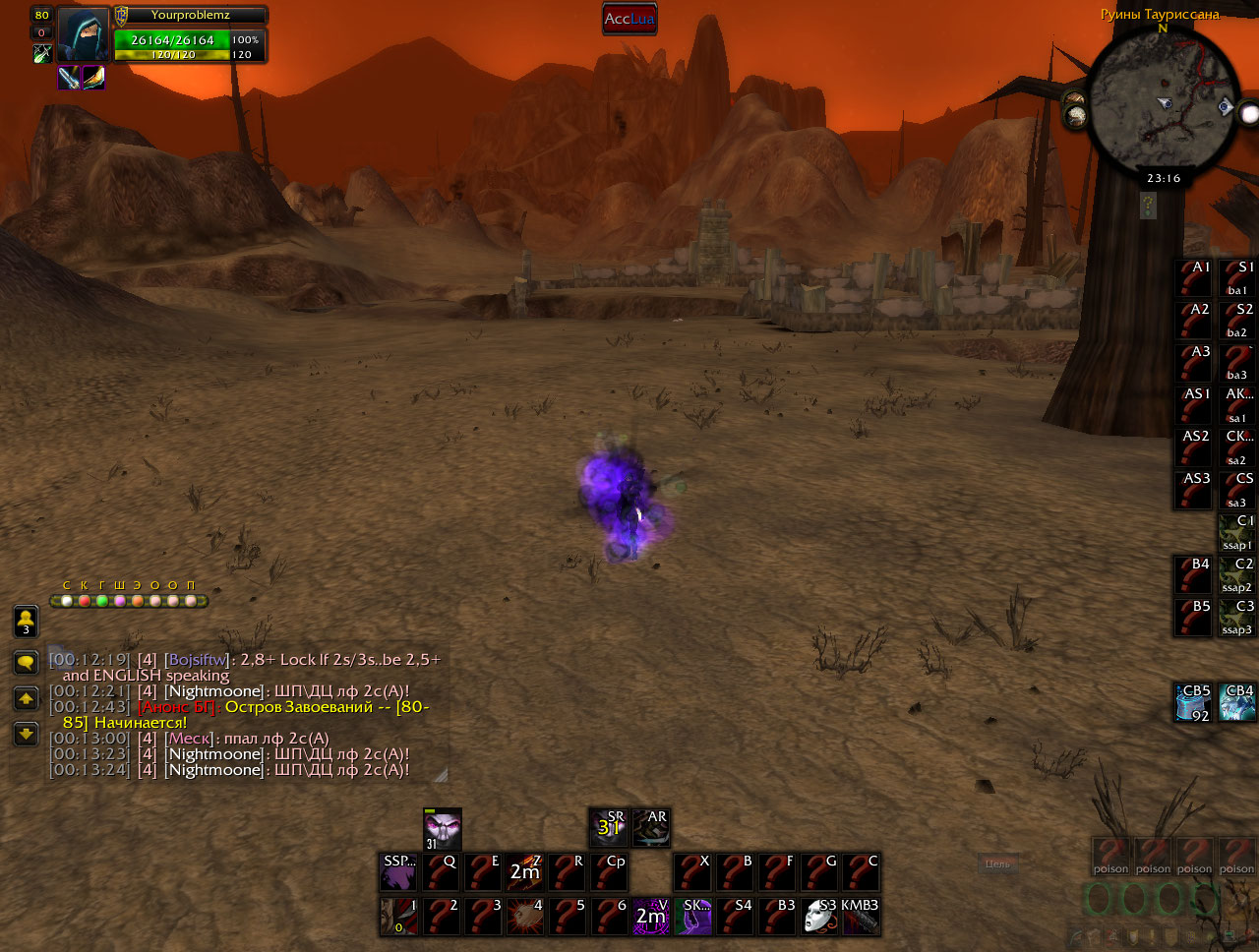Activate the AR ability icon
This screenshot has width=1259, height=952.
coord(650,828)
